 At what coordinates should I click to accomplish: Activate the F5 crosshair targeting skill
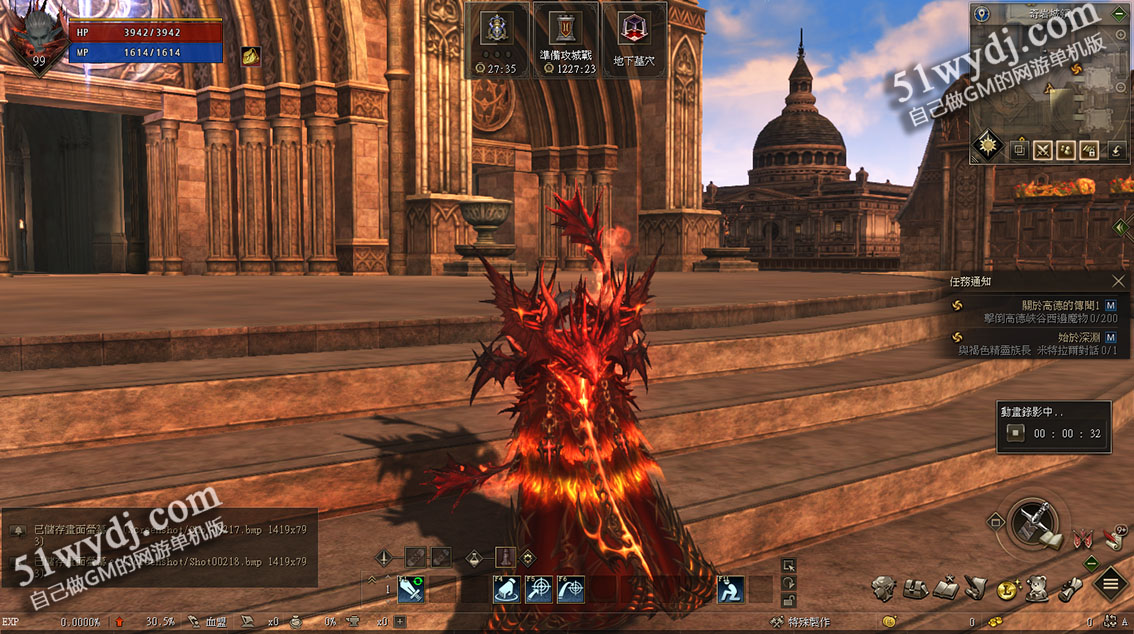[x=538, y=590]
